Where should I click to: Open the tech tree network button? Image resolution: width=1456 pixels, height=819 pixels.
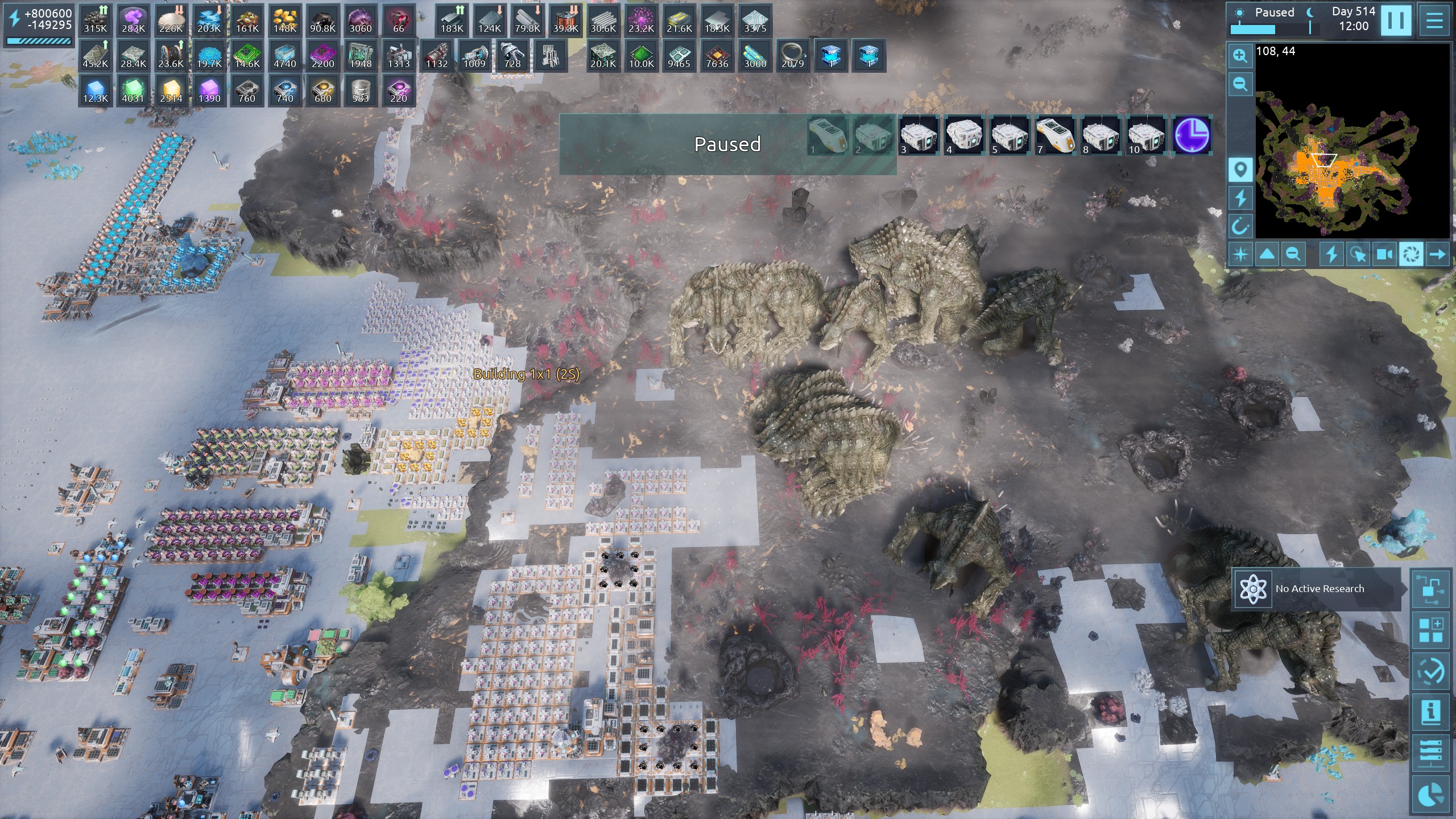(1431, 590)
